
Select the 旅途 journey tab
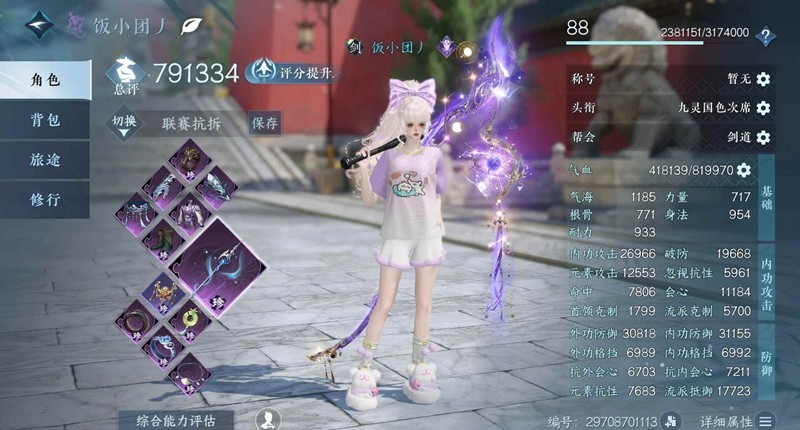(x=44, y=160)
